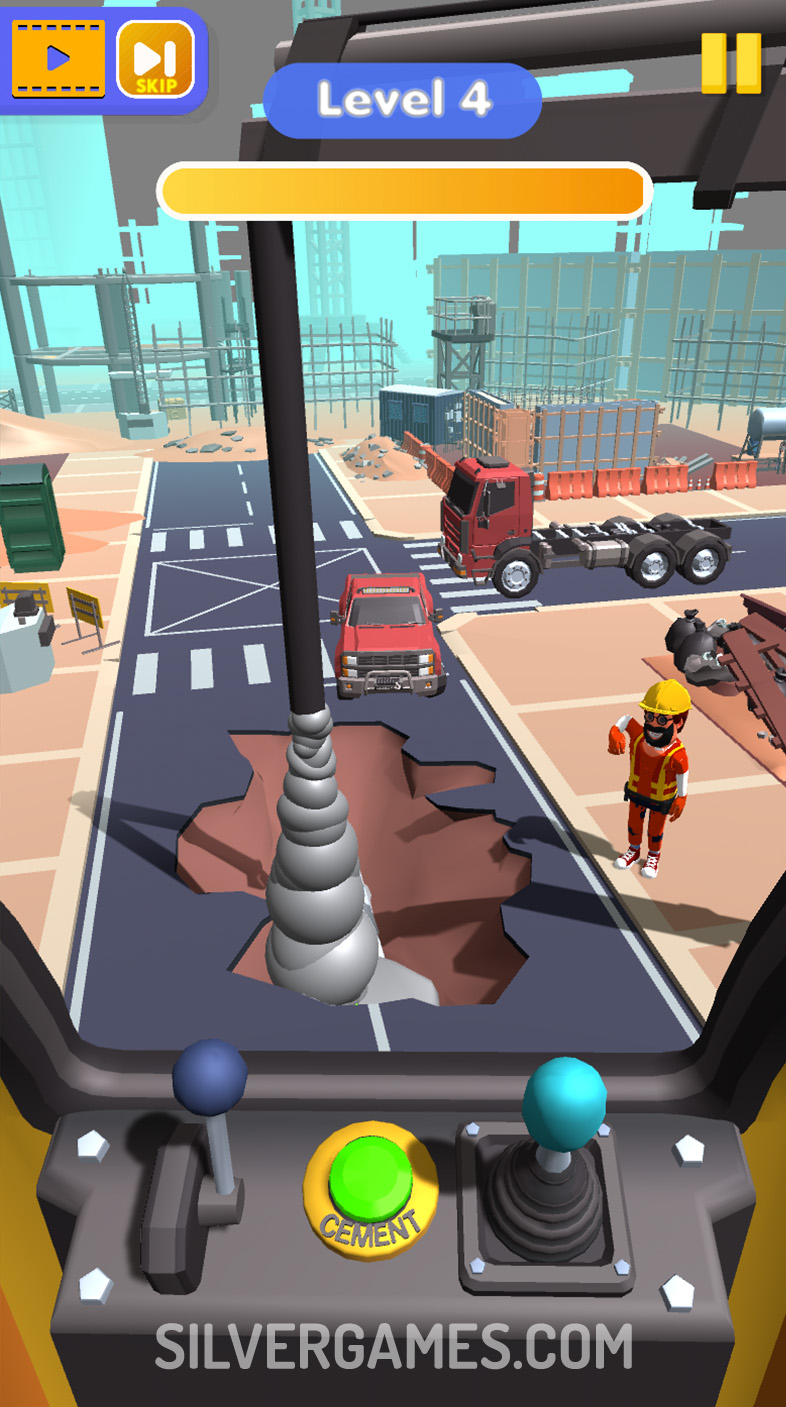This screenshot has height=1407, width=786.
Task: Skip this level with the SKIP button
Action: (155, 59)
